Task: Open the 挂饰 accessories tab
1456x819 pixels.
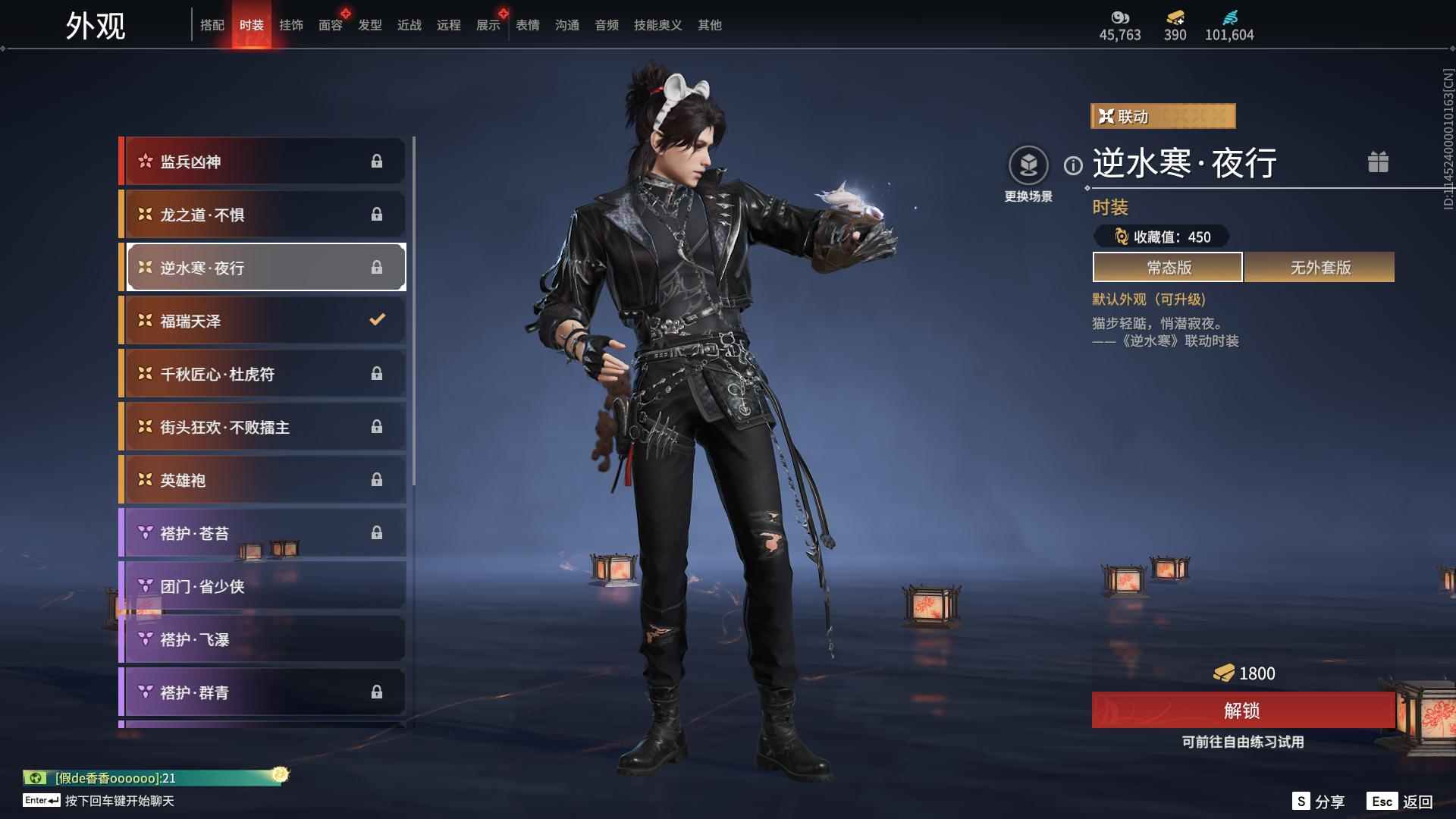Action: click(x=290, y=25)
